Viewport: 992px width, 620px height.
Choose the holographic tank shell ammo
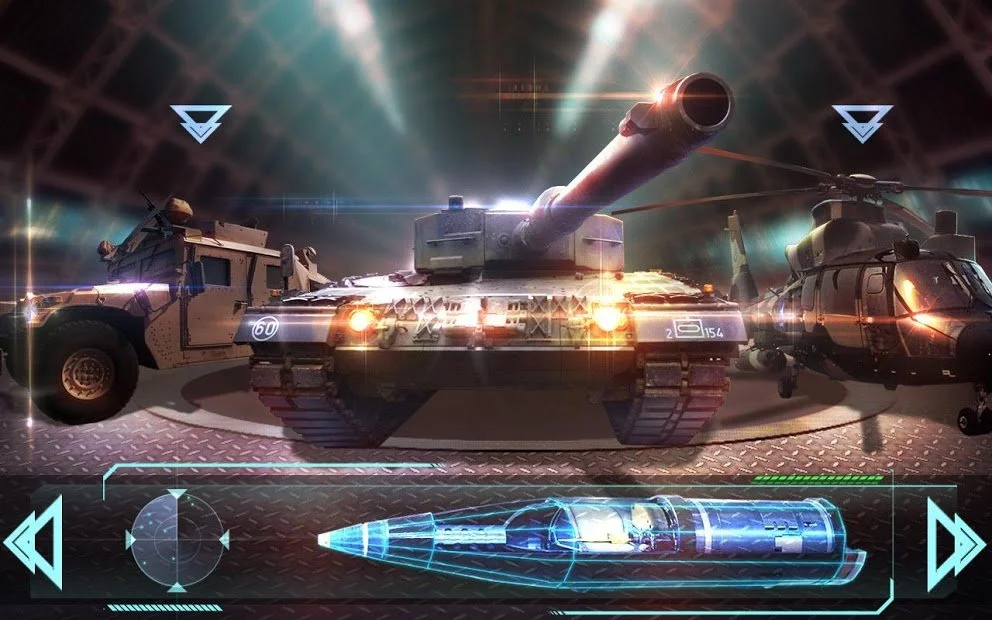[590, 541]
